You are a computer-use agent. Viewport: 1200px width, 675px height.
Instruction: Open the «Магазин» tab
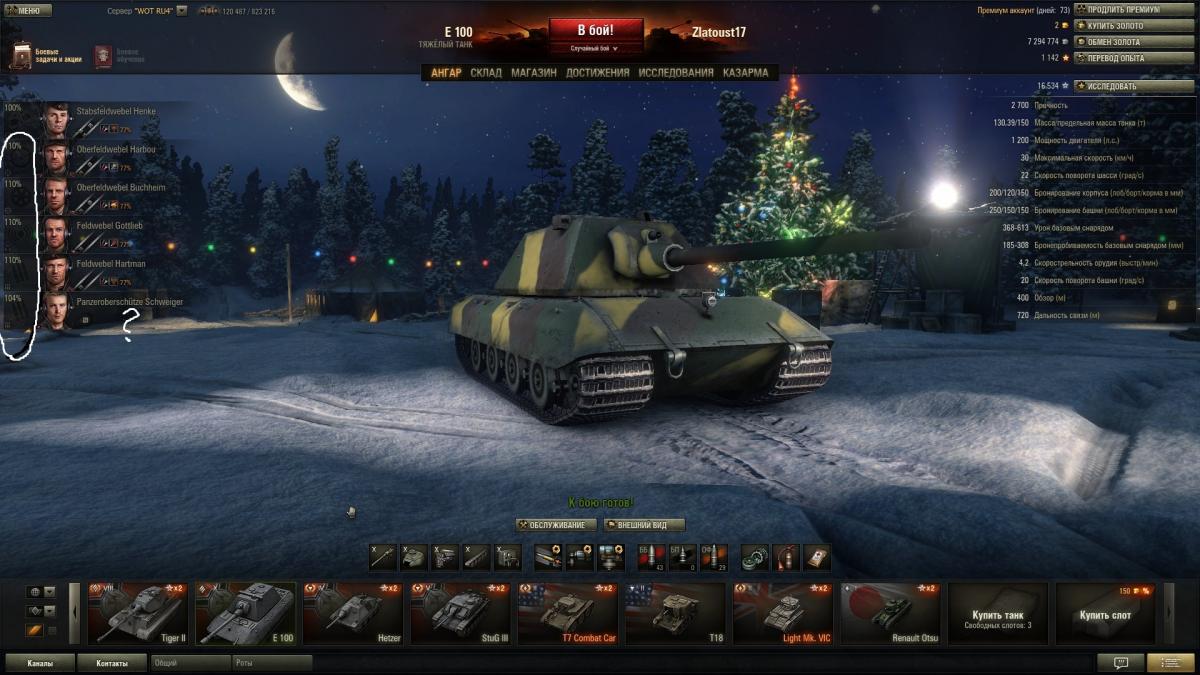click(533, 73)
